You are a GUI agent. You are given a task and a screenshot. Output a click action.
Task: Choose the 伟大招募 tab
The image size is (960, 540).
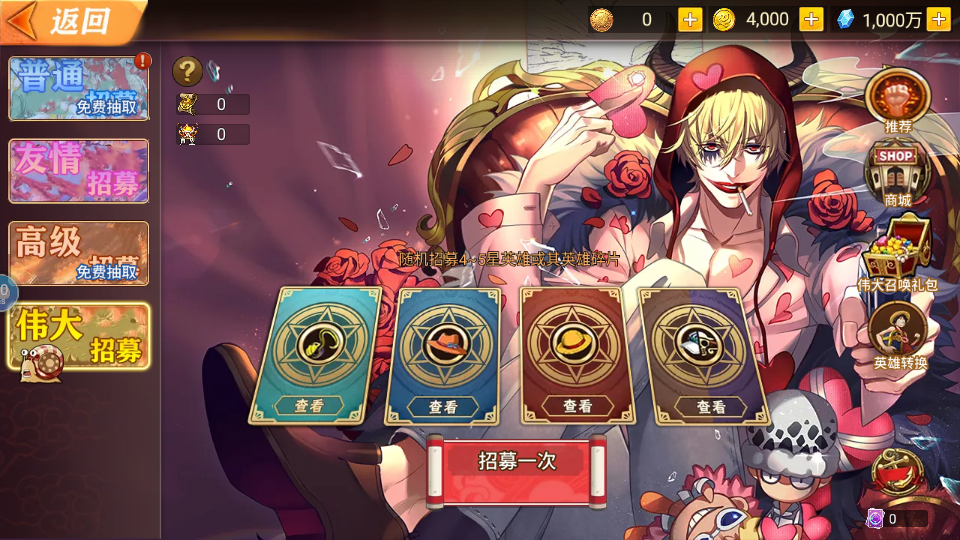tap(79, 337)
